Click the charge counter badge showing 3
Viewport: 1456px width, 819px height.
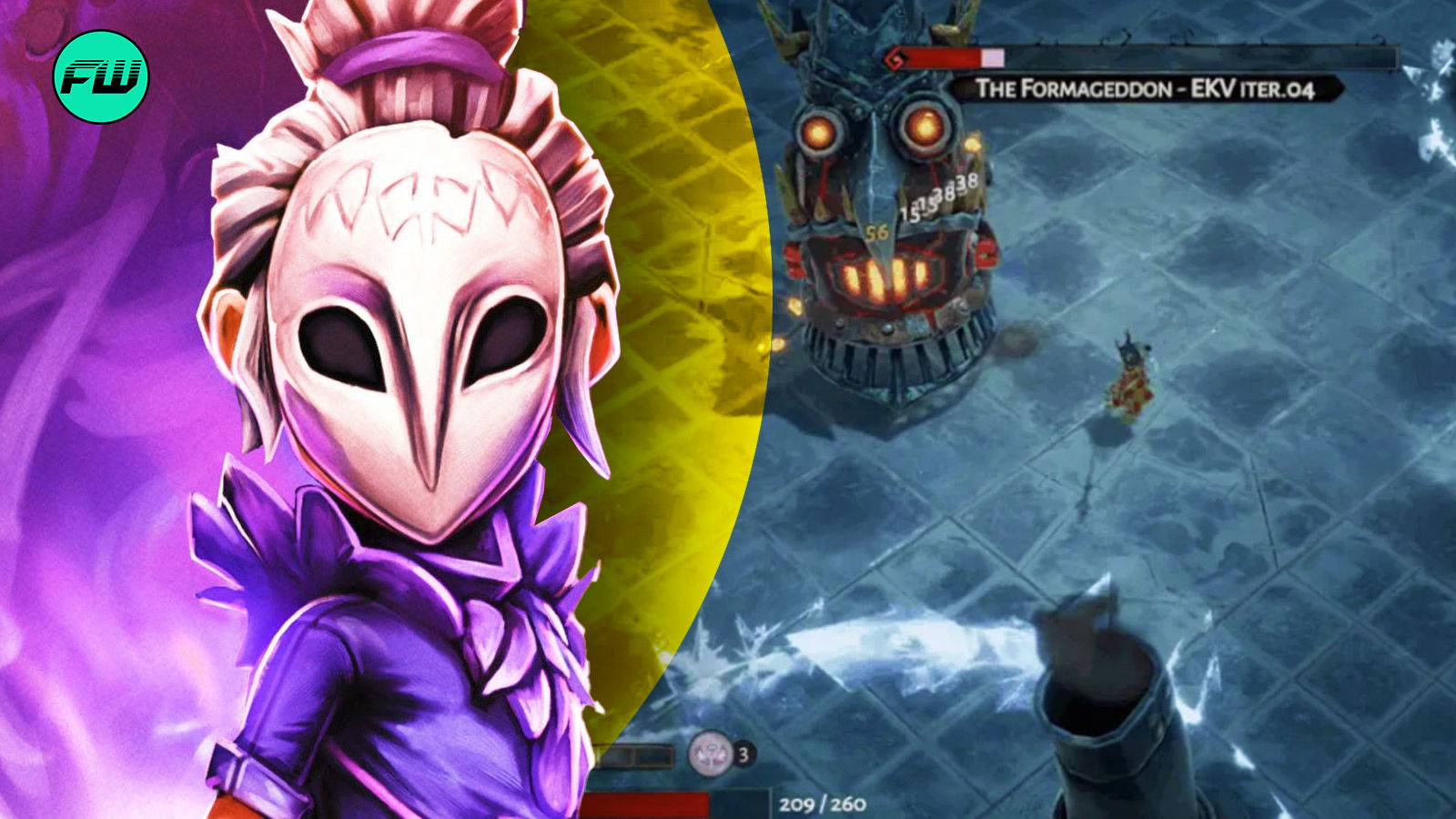coord(743,753)
